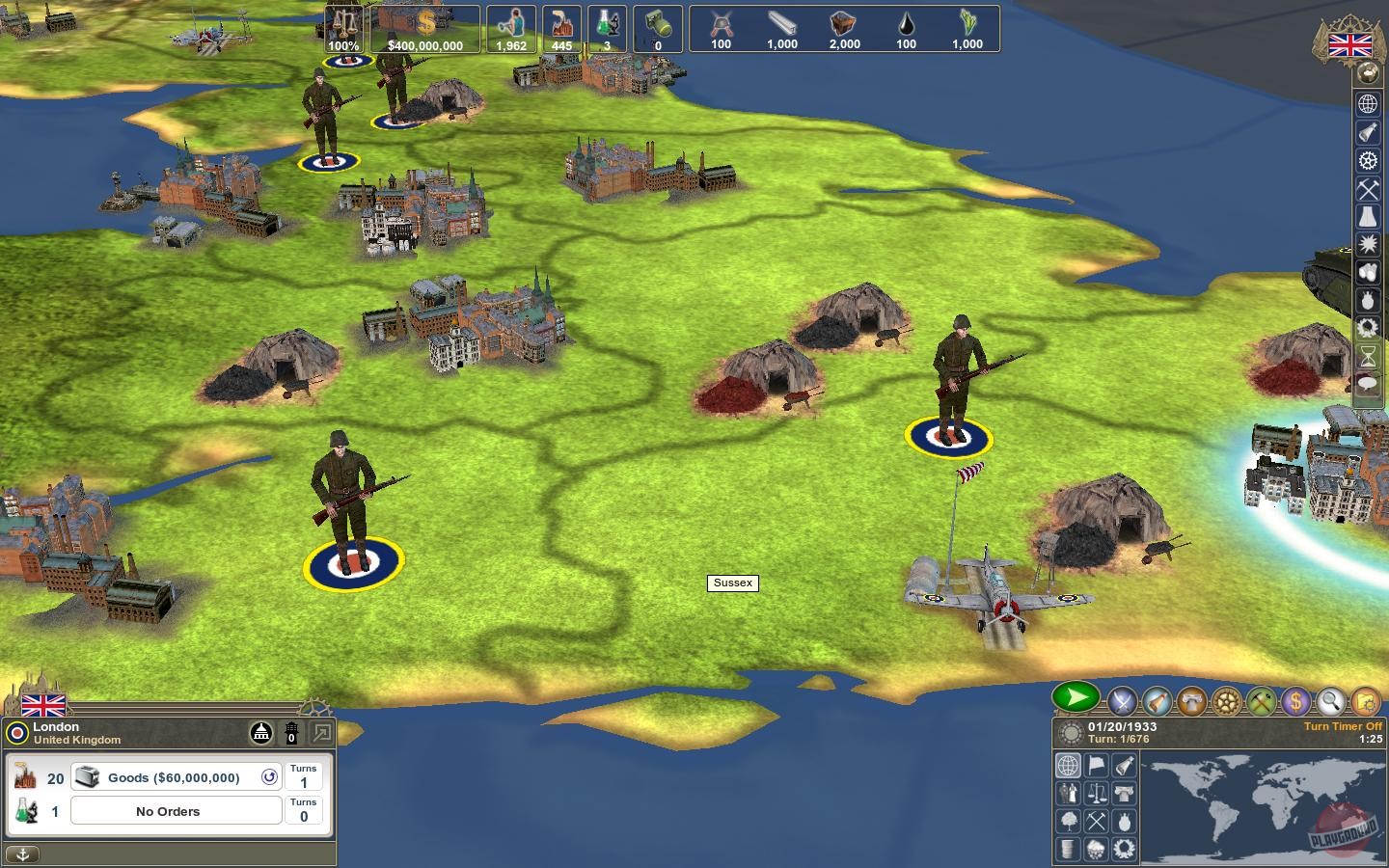Open the balance scales icon near the minimap
The image size is (1389, 868).
[1096, 793]
